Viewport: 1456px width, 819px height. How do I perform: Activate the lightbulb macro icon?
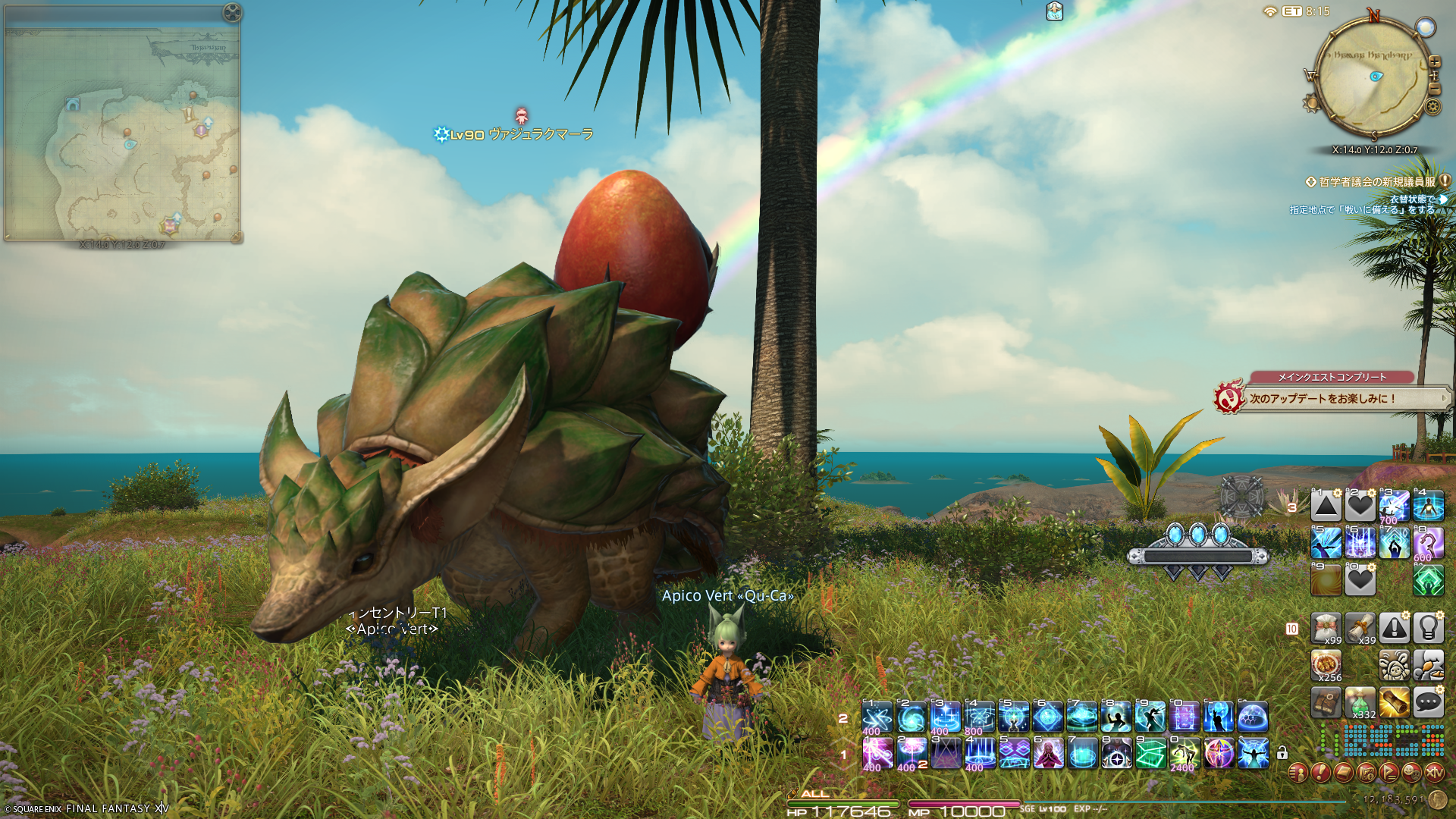(1428, 628)
